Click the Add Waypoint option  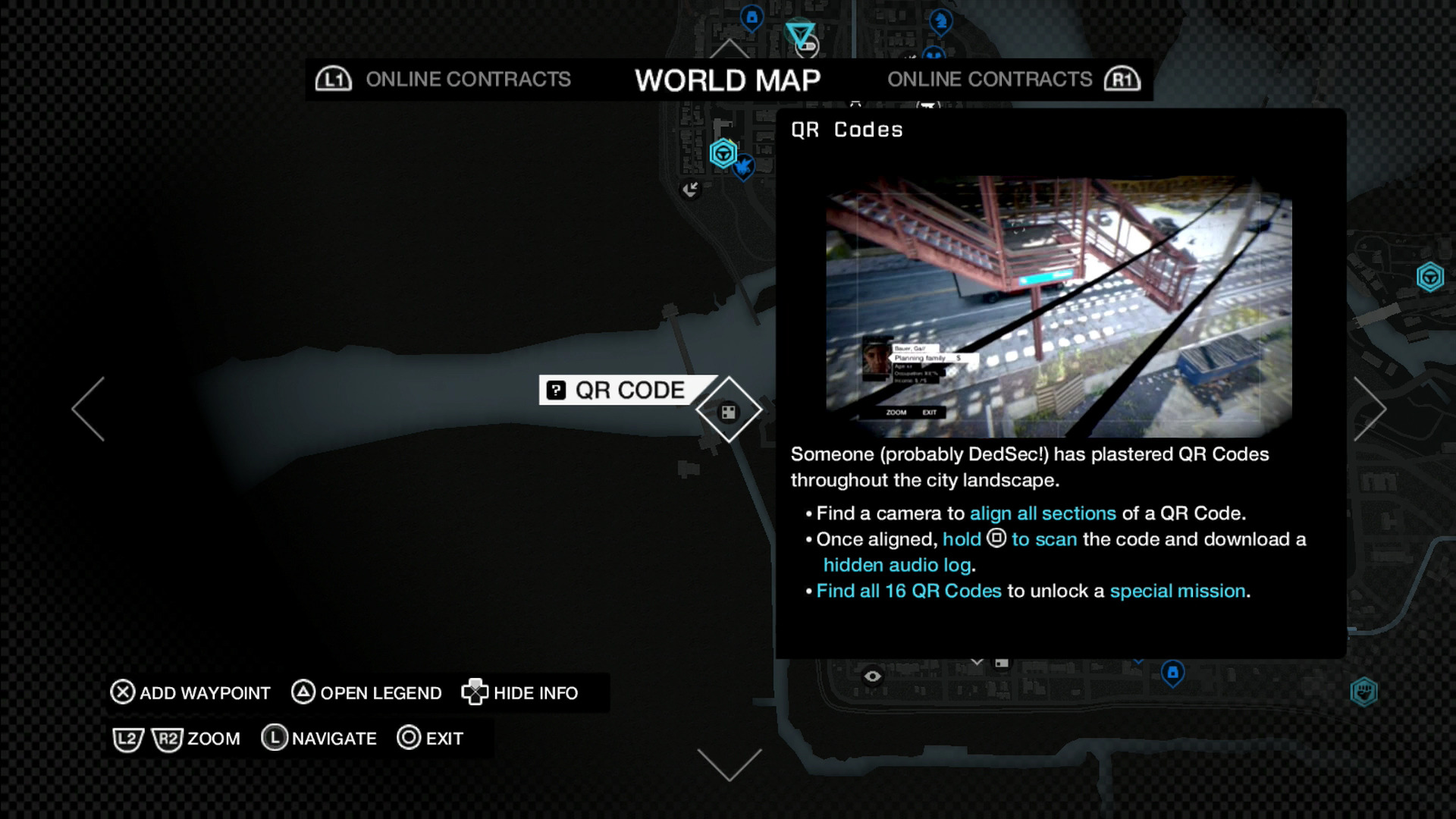coord(191,693)
